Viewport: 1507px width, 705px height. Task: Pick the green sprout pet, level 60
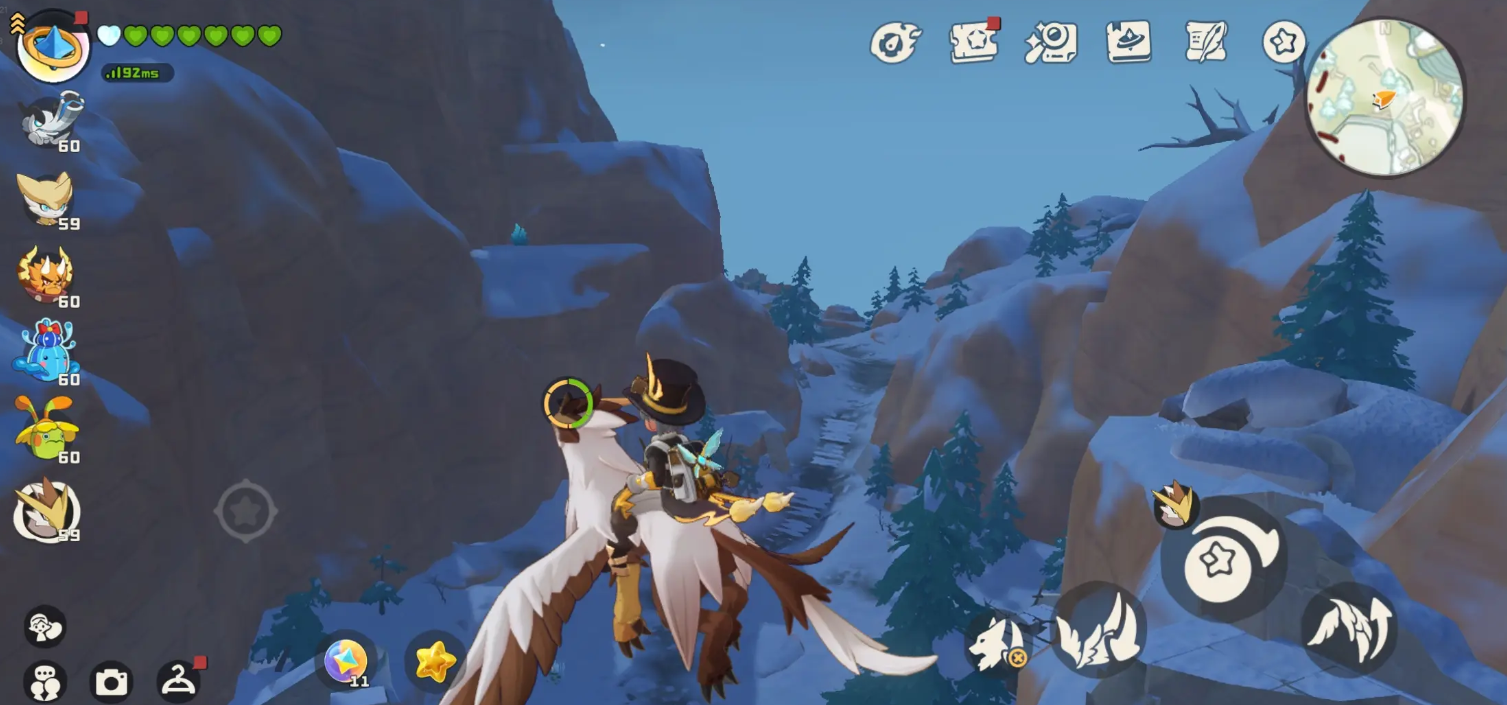coord(46,429)
